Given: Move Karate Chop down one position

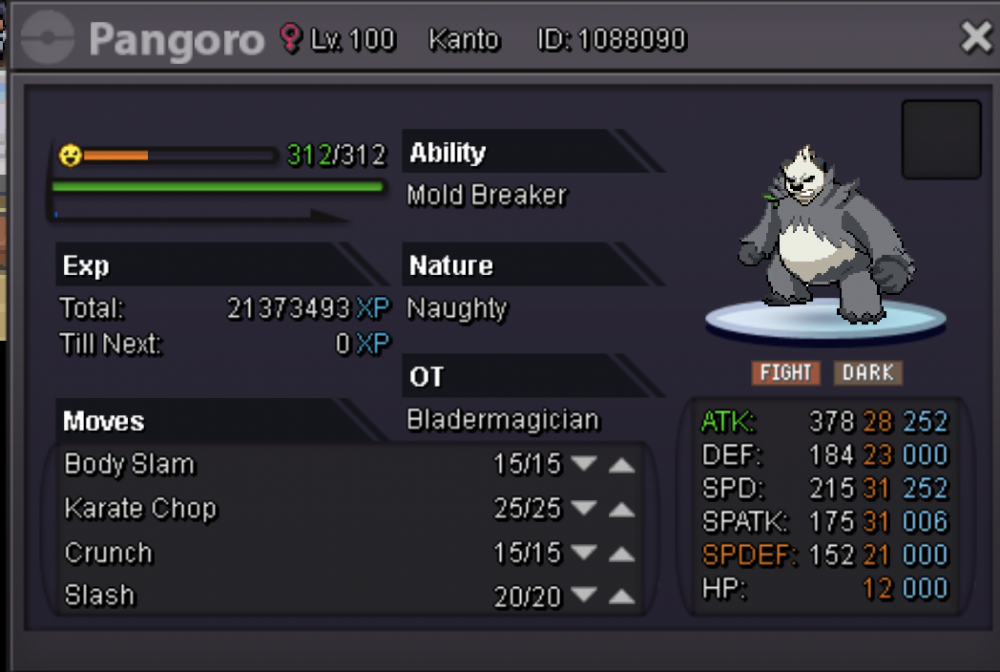Looking at the screenshot, I should (x=584, y=509).
